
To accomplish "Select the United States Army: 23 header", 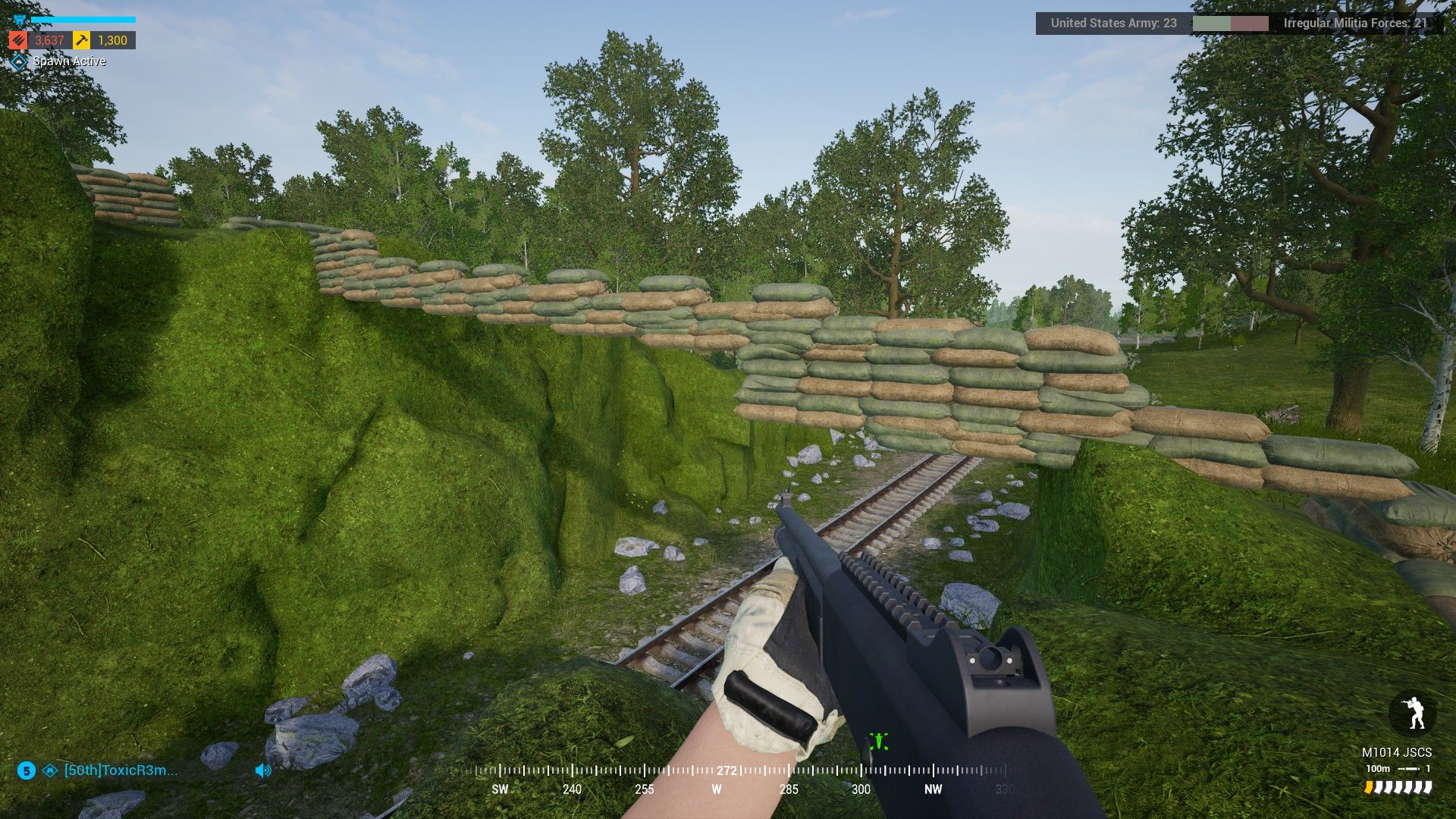I will [x=1113, y=24].
